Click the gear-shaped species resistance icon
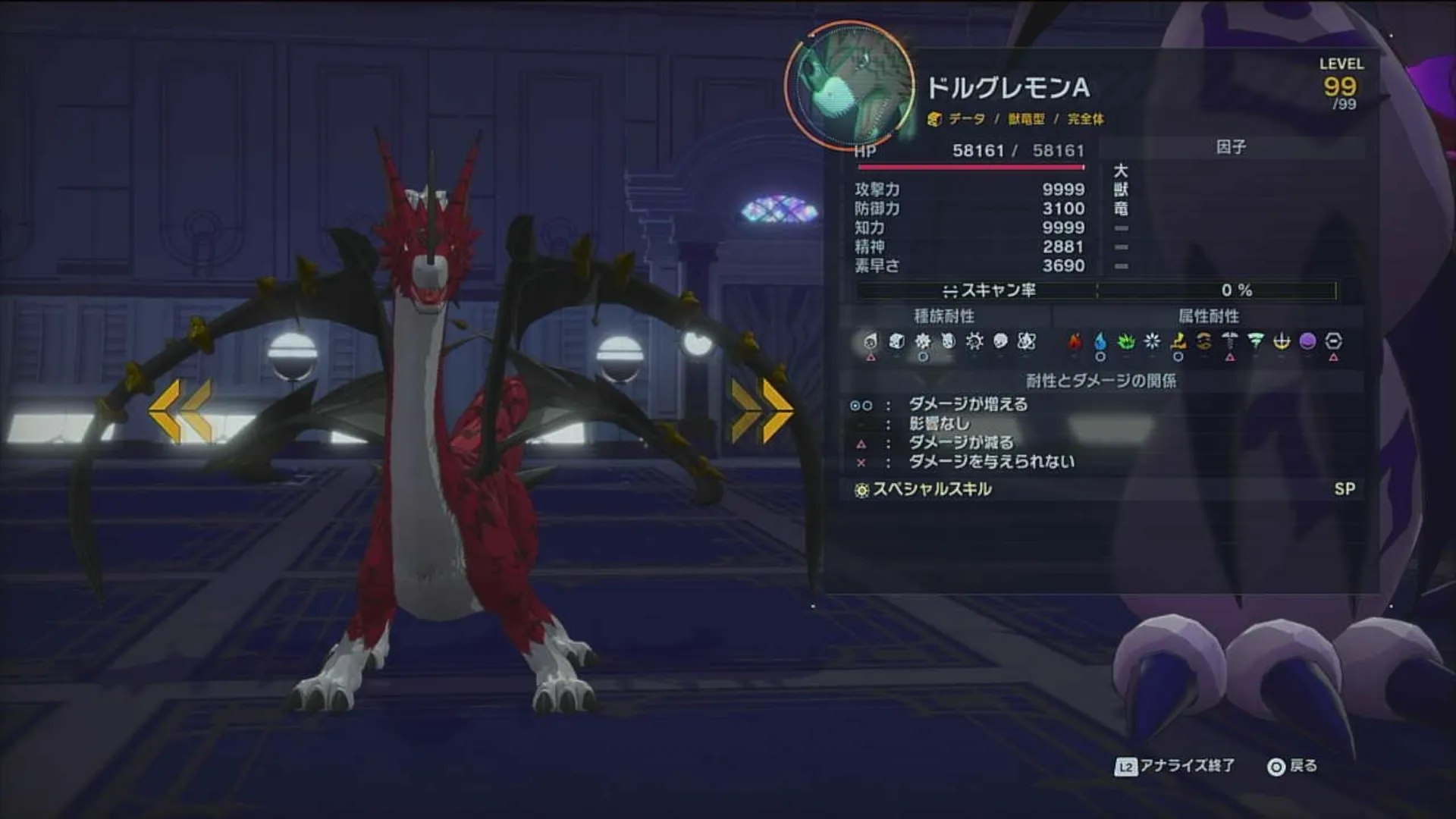This screenshot has width=1456, height=819. coord(975,343)
